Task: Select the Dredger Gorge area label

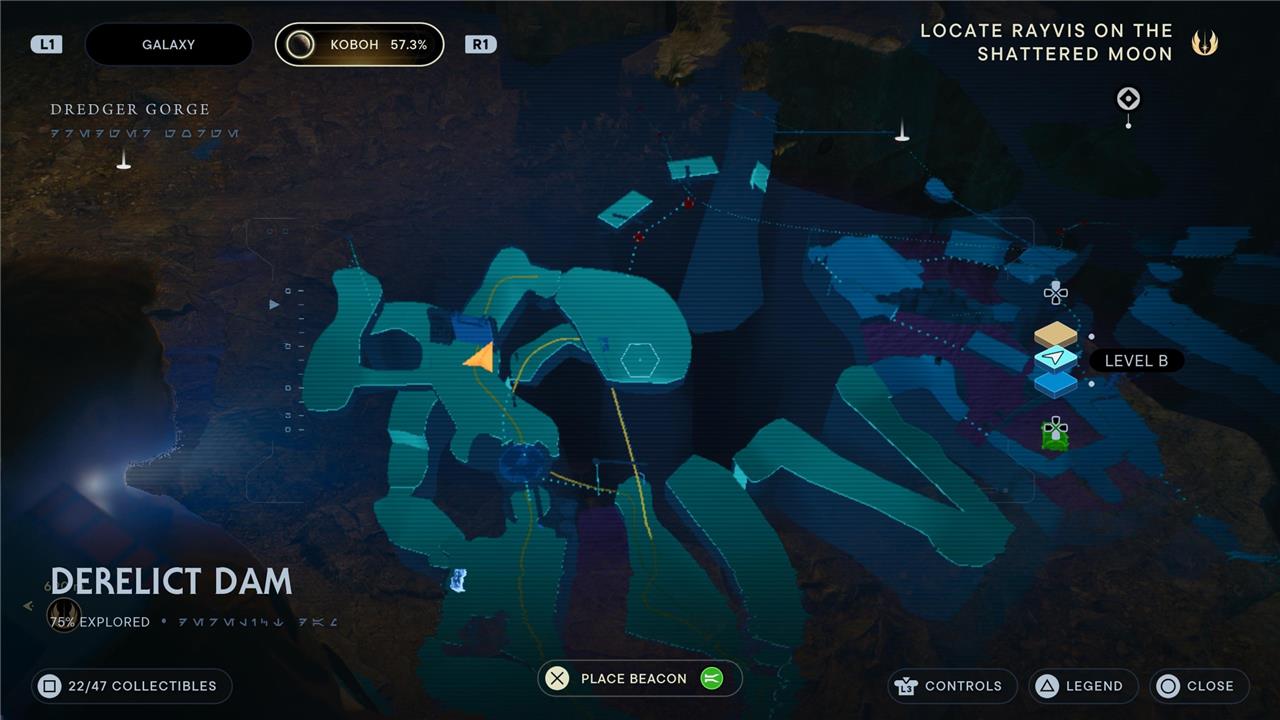Action: pyautogui.click(x=130, y=109)
